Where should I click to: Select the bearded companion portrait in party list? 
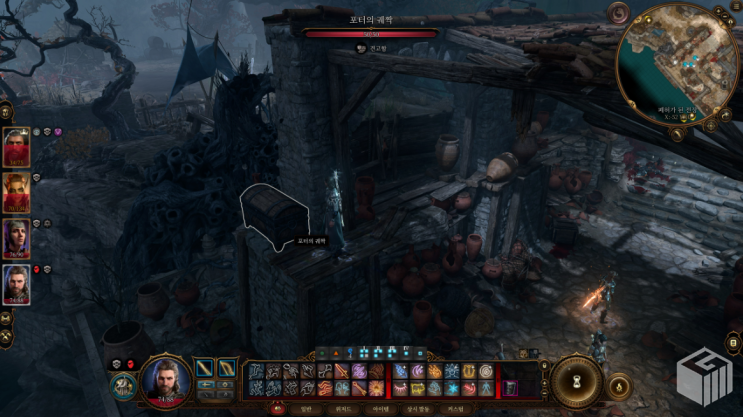pos(17,285)
